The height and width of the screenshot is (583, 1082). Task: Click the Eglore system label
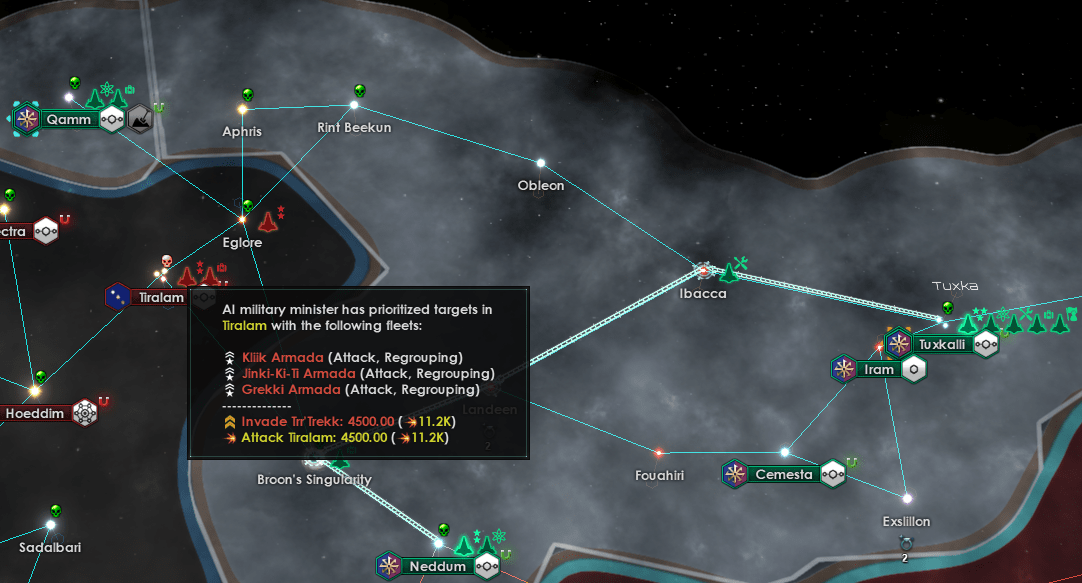(242, 242)
